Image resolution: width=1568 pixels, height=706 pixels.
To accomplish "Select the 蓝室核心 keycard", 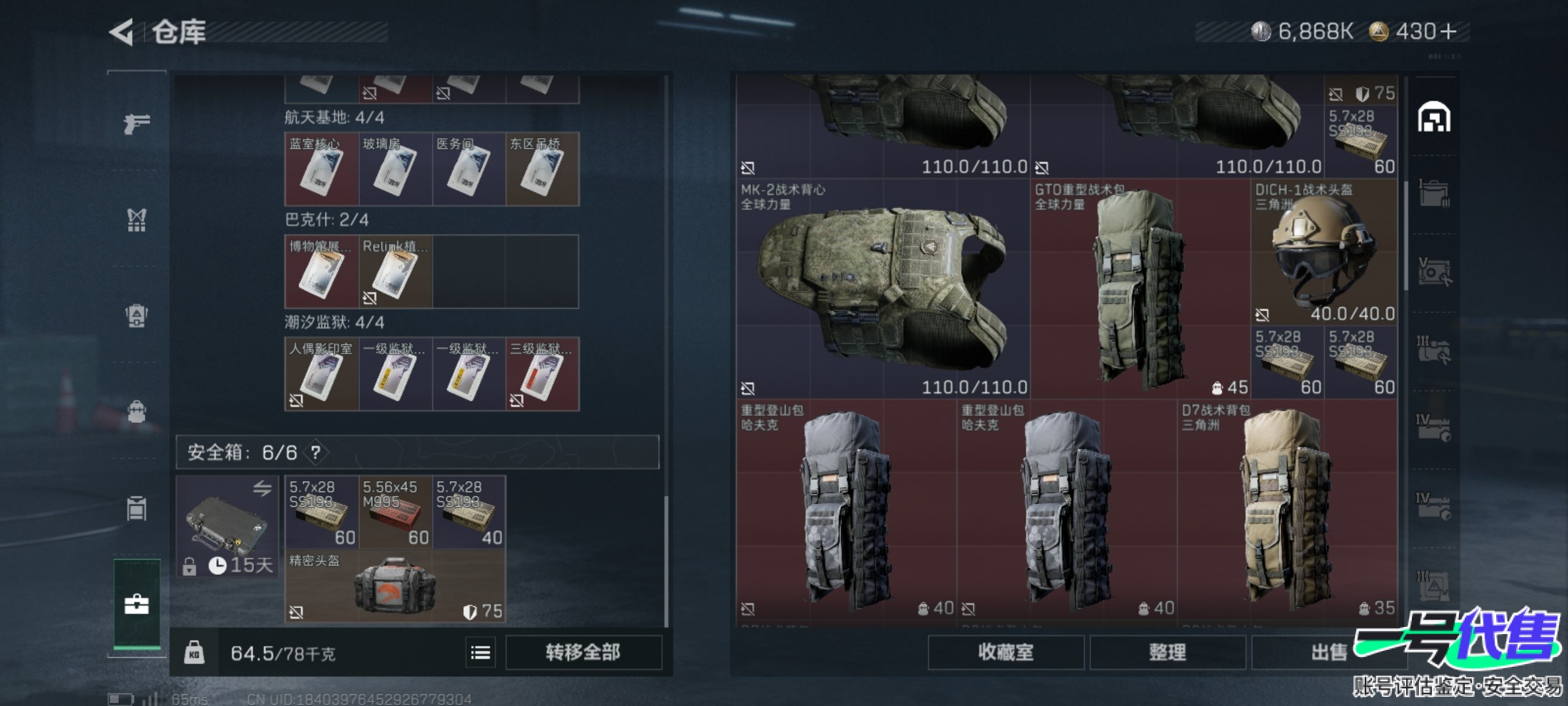I will tap(321, 169).
